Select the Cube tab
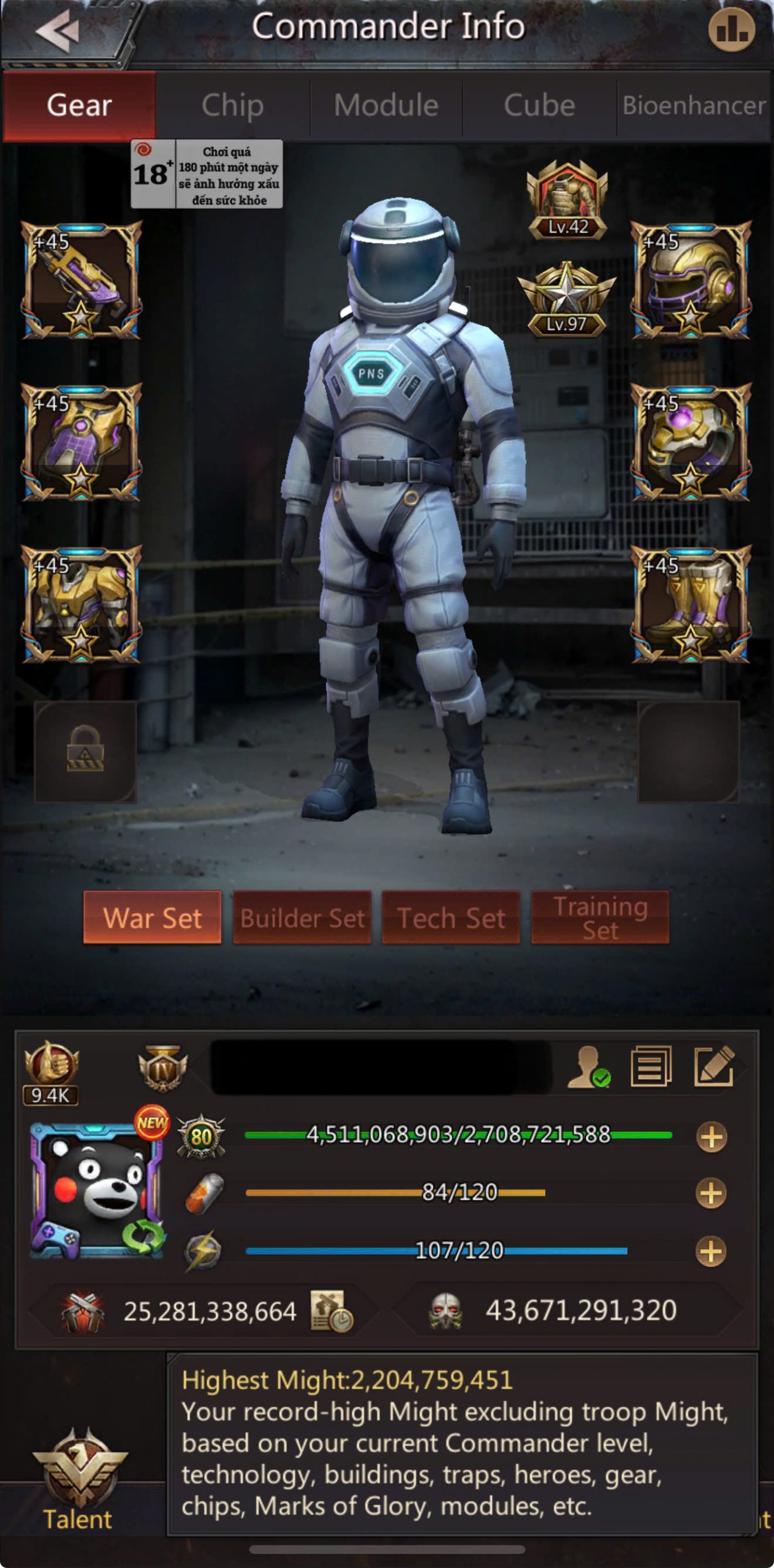 [539, 105]
